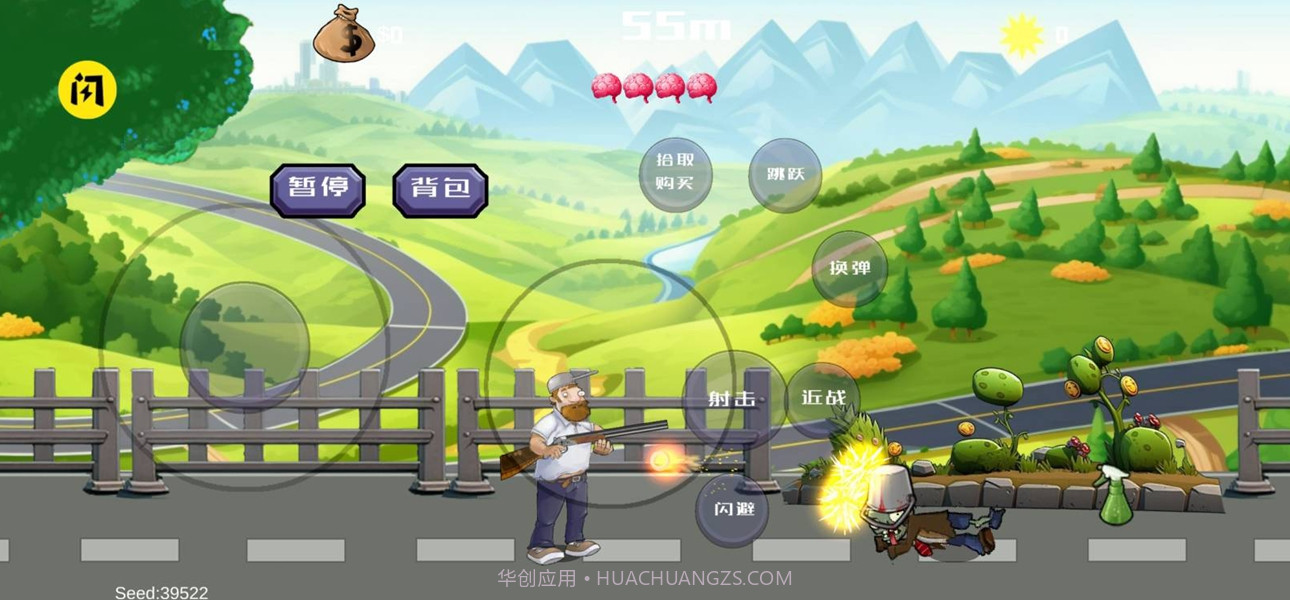This screenshot has height=600, width=1290.
Task: Dodge with the 闪避 button
Action: point(733,509)
